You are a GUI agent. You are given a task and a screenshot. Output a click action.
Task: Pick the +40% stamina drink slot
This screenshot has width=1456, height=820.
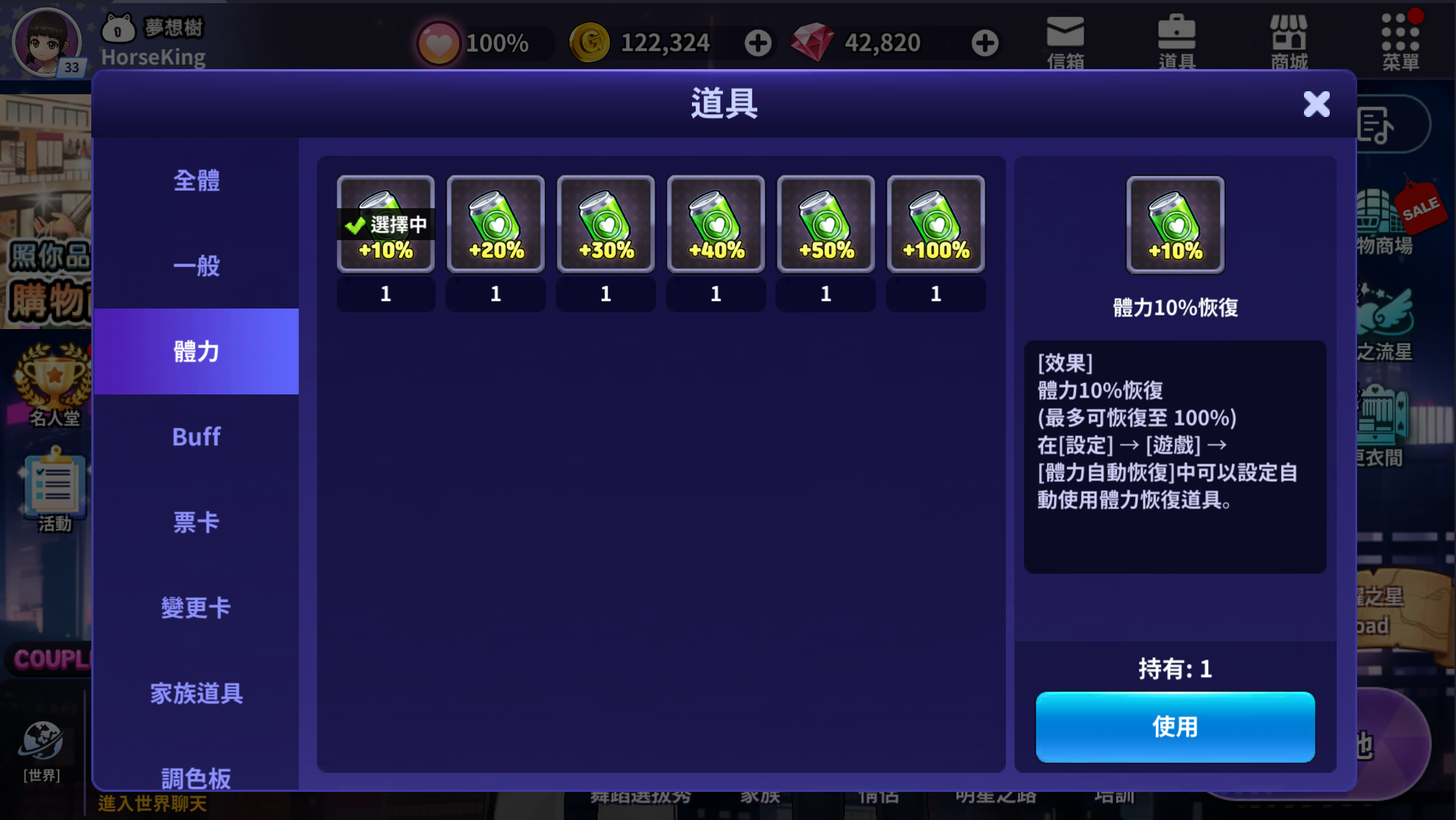(715, 225)
